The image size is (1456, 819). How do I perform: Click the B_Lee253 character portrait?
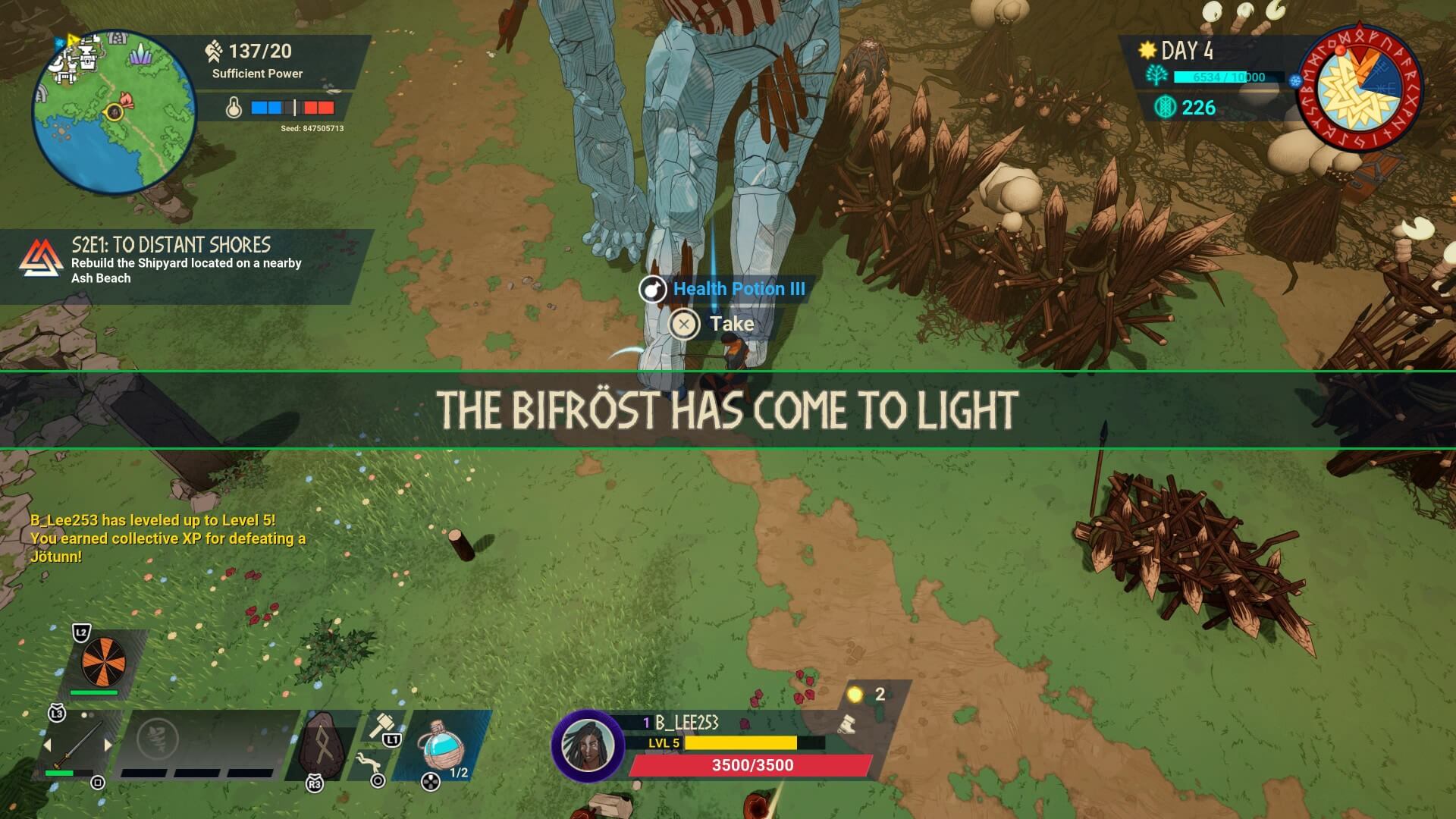click(587, 745)
